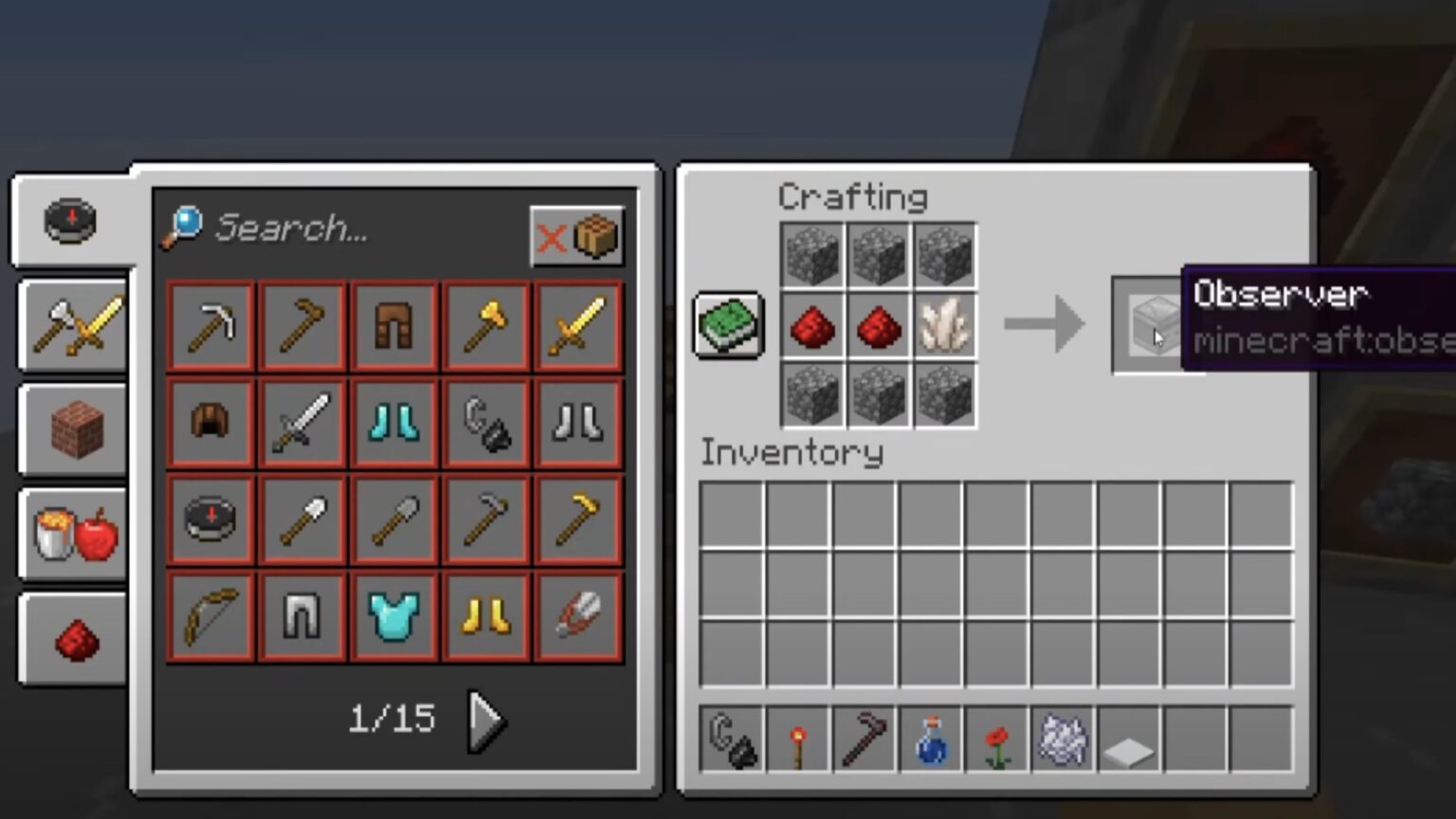Select the leather cap recipe

click(209, 423)
